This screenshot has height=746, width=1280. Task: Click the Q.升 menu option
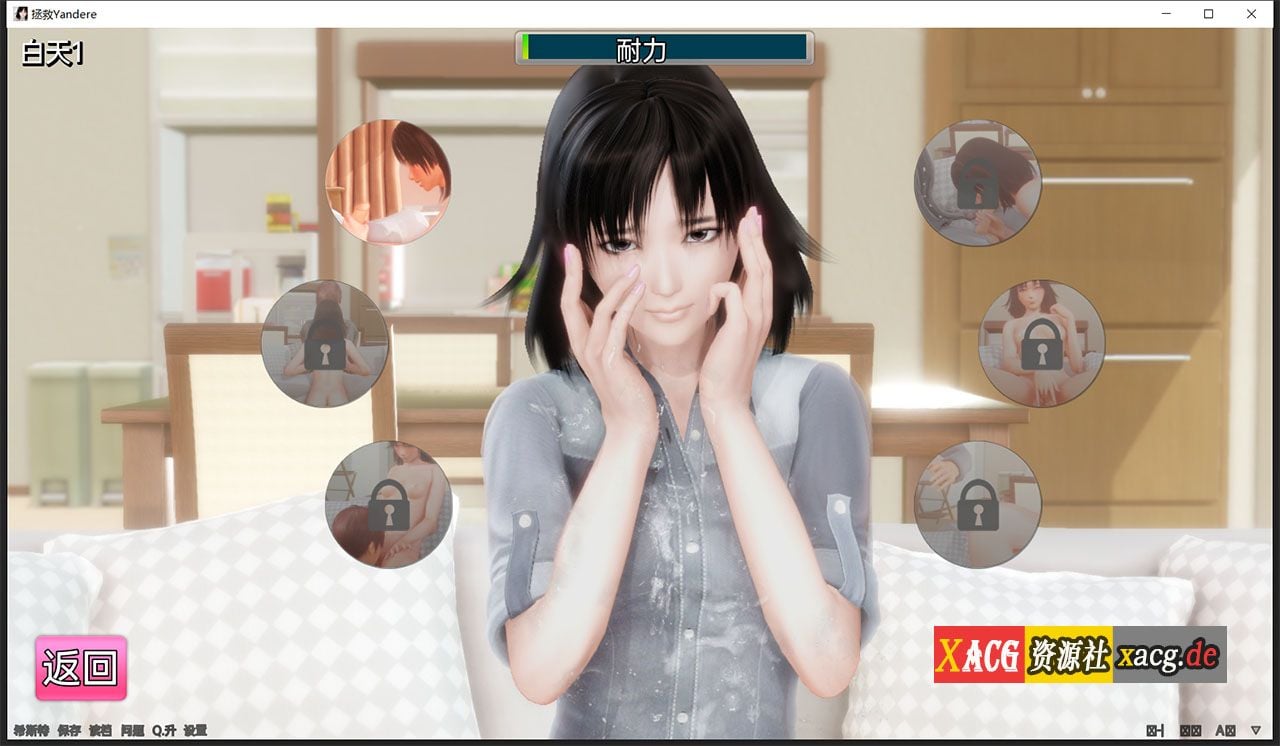tap(162, 731)
